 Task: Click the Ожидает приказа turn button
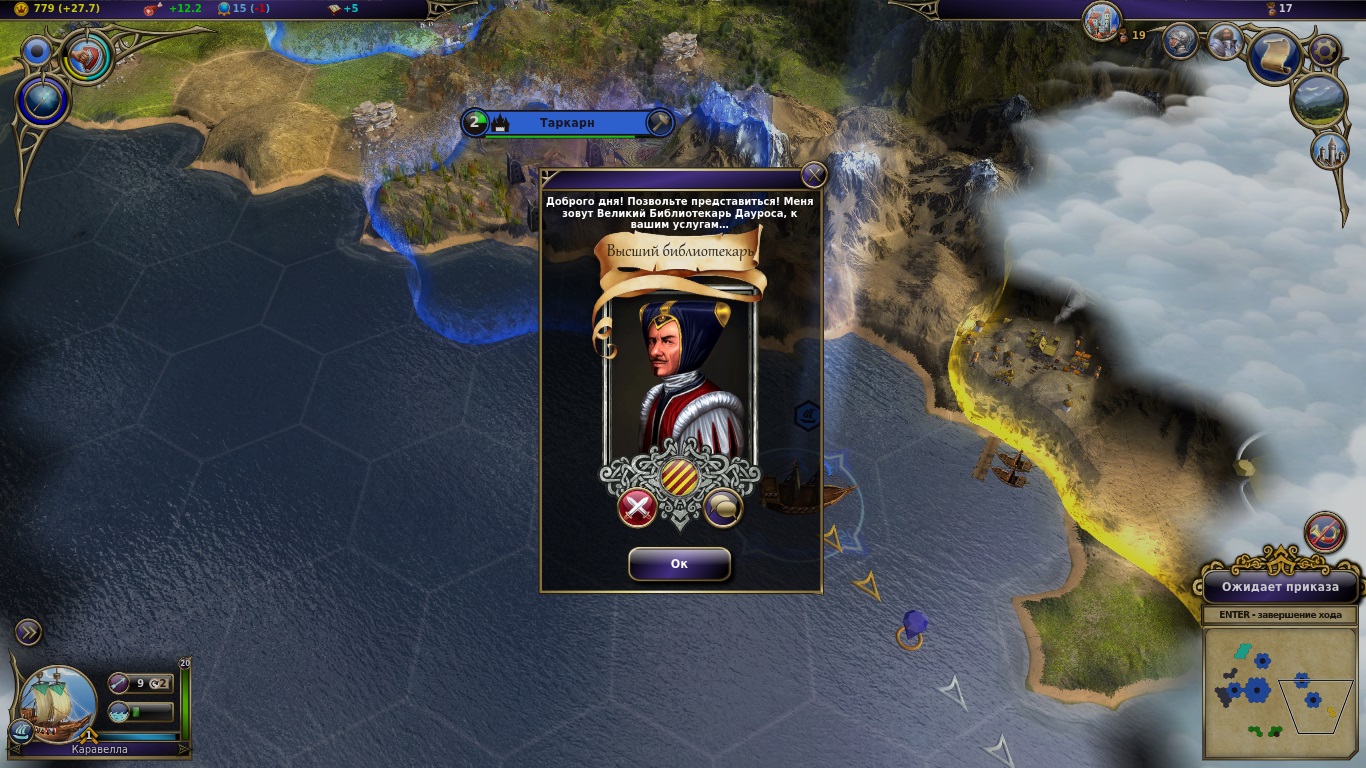tap(1279, 587)
